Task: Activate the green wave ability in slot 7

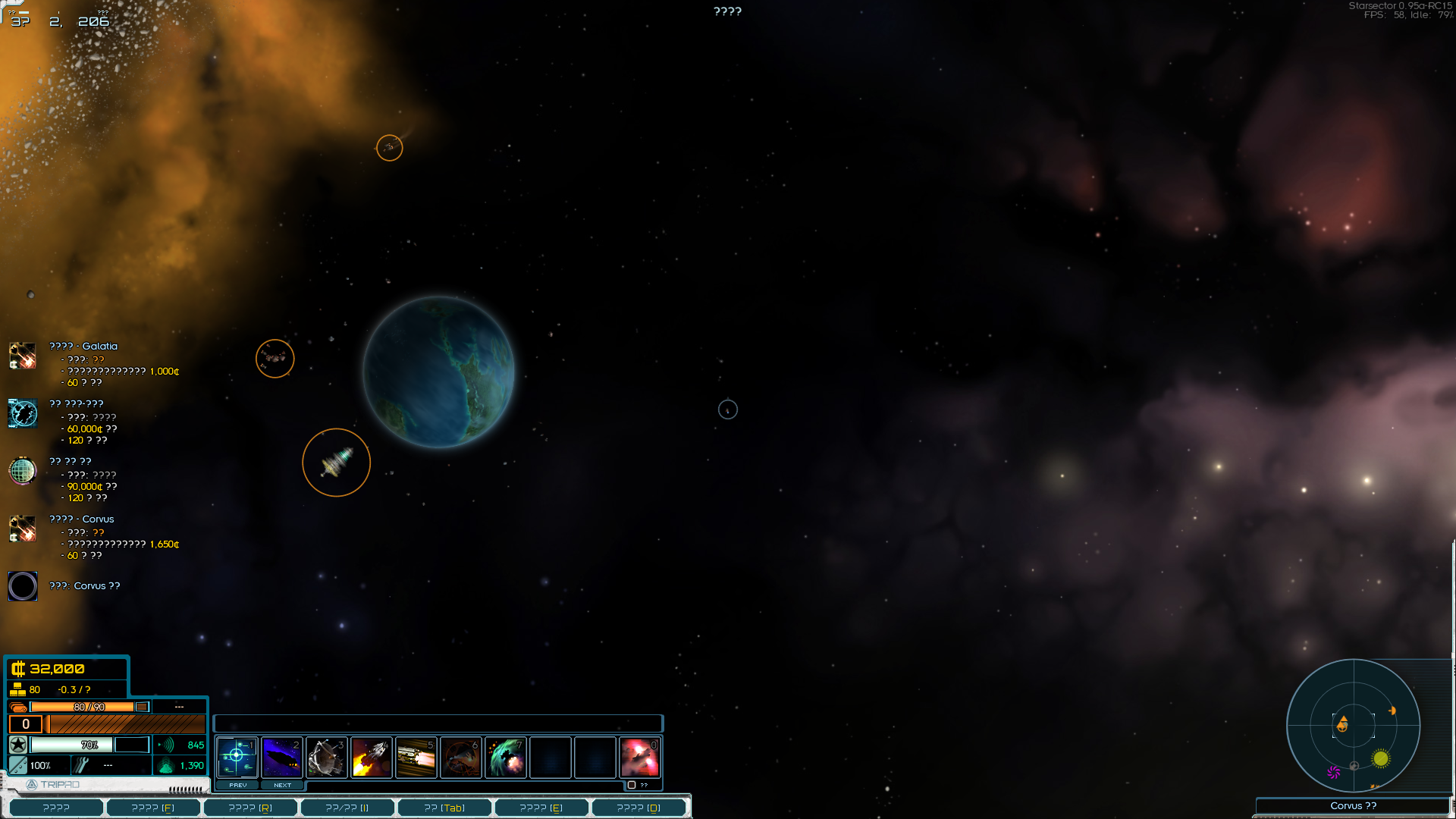Action: click(505, 757)
